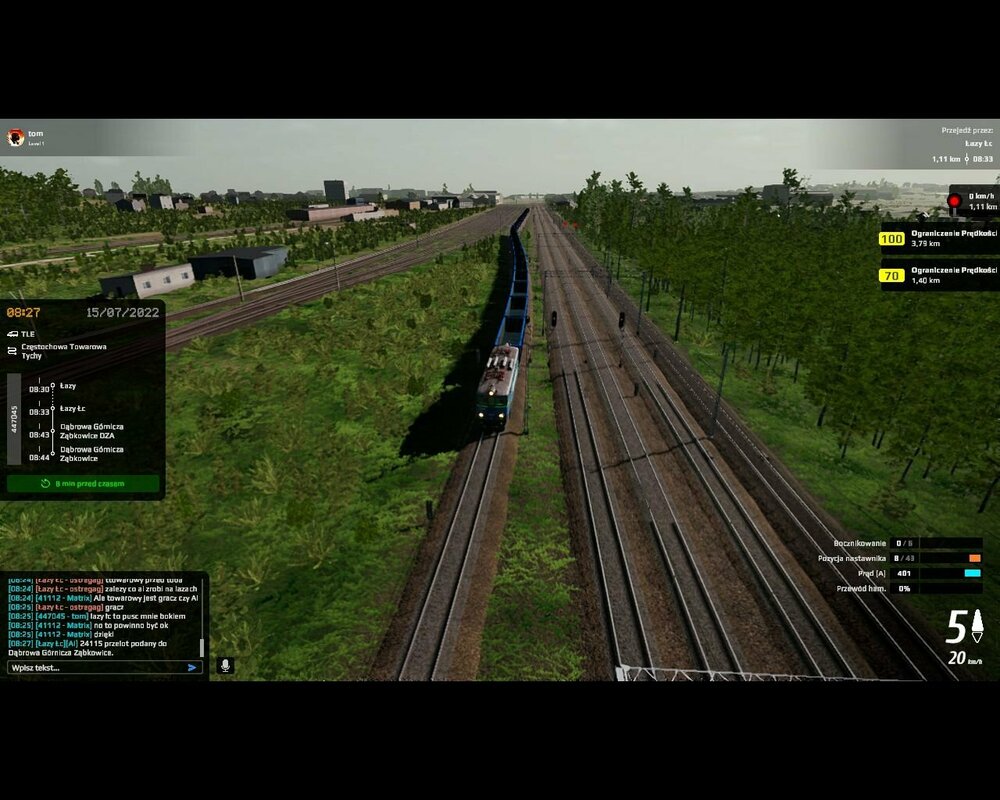Viewport: 1000px width, 800px height.
Task: Open the tom player profile avatar
Action: coord(15,137)
